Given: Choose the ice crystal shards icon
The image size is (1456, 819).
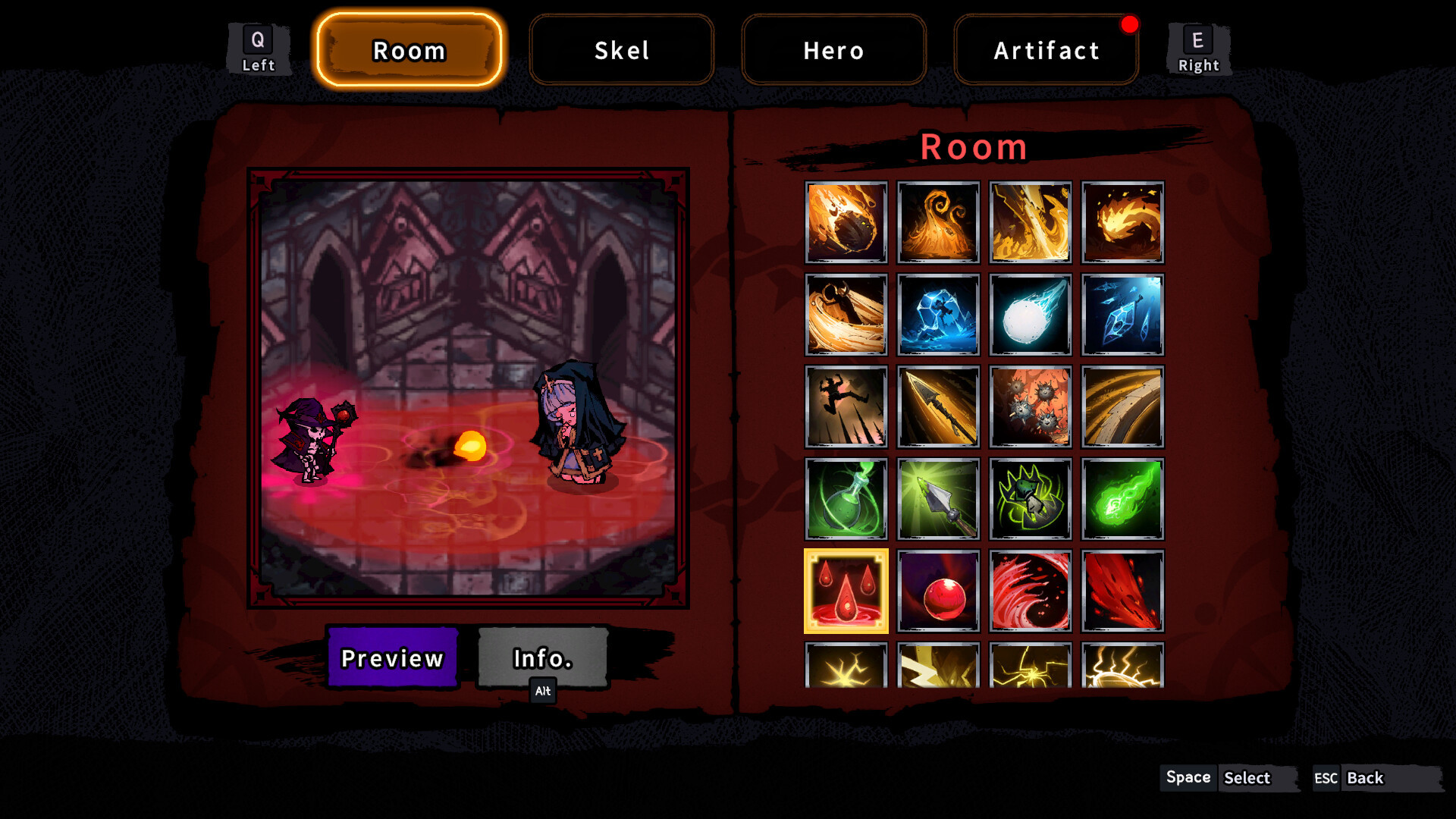Looking at the screenshot, I should point(1122,315).
